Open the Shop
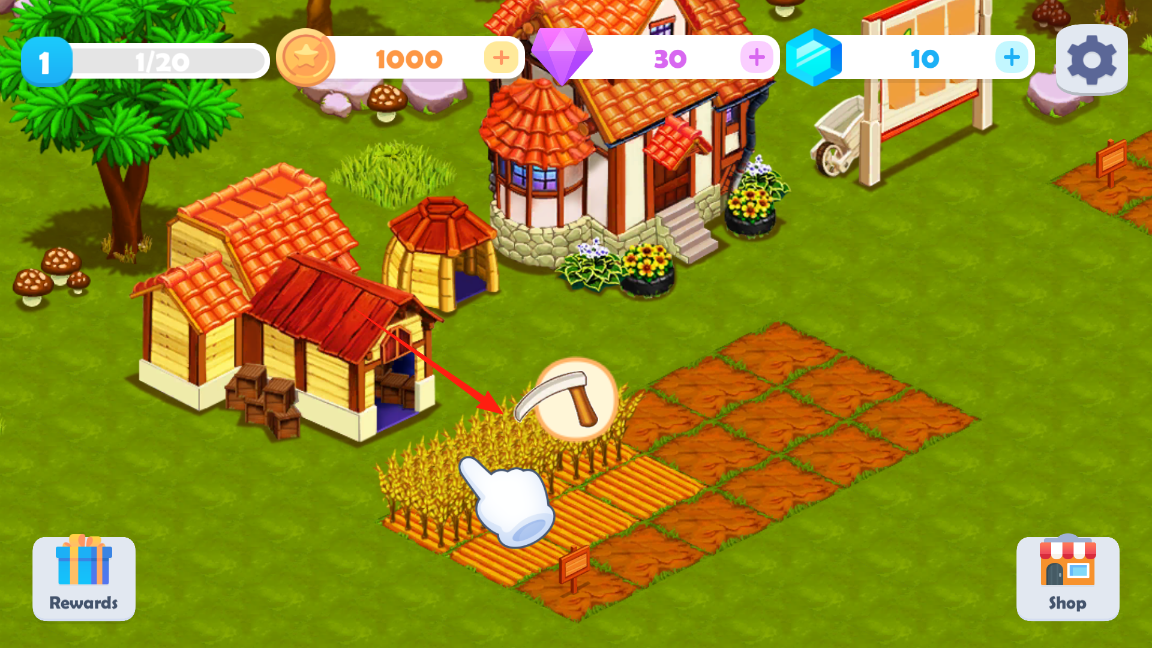The image size is (1152, 648). coord(1067,577)
